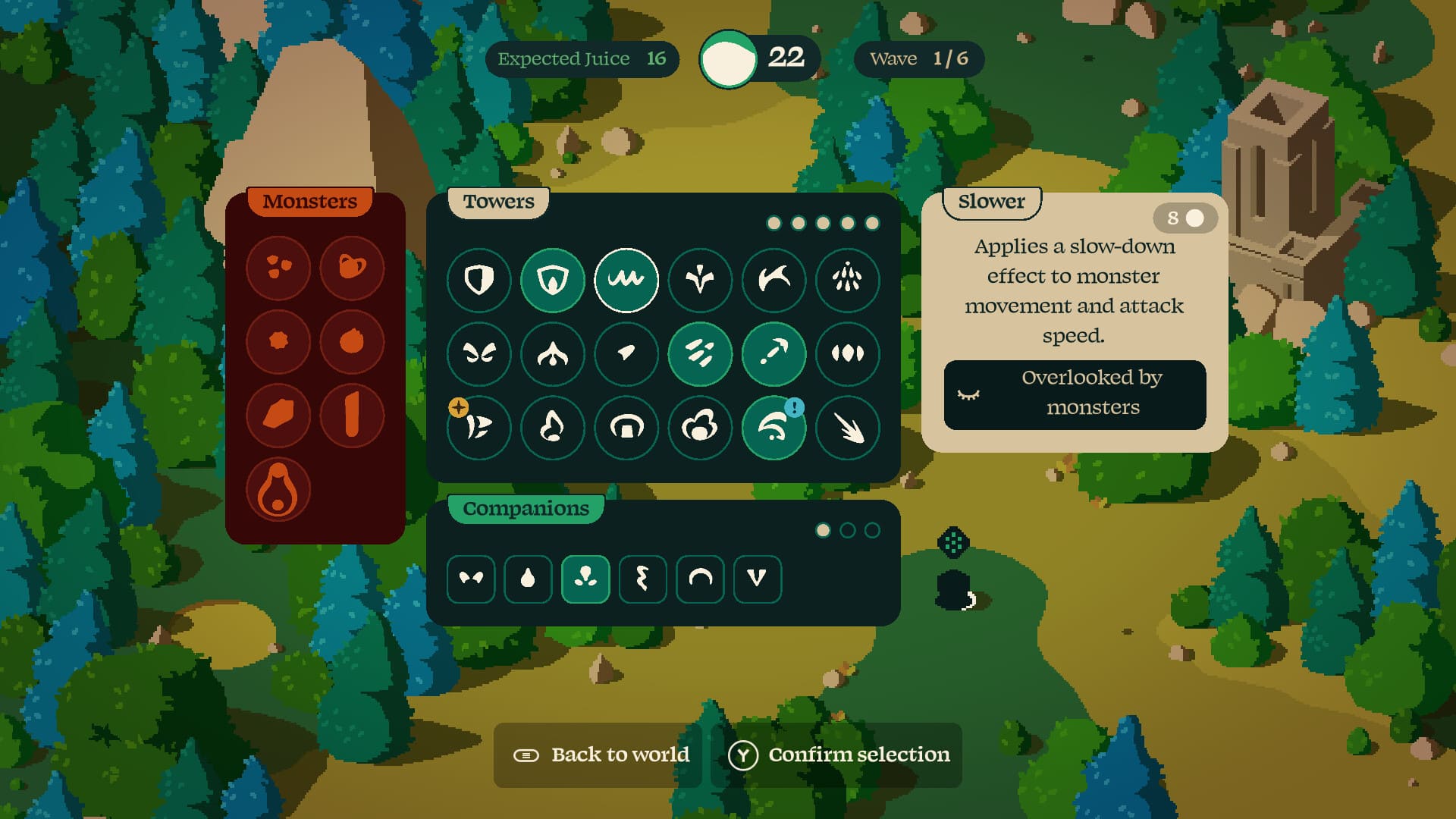This screenshot has height=819, width=1456.
Task: Choose the plain shield tower
Action: (479, 280)
